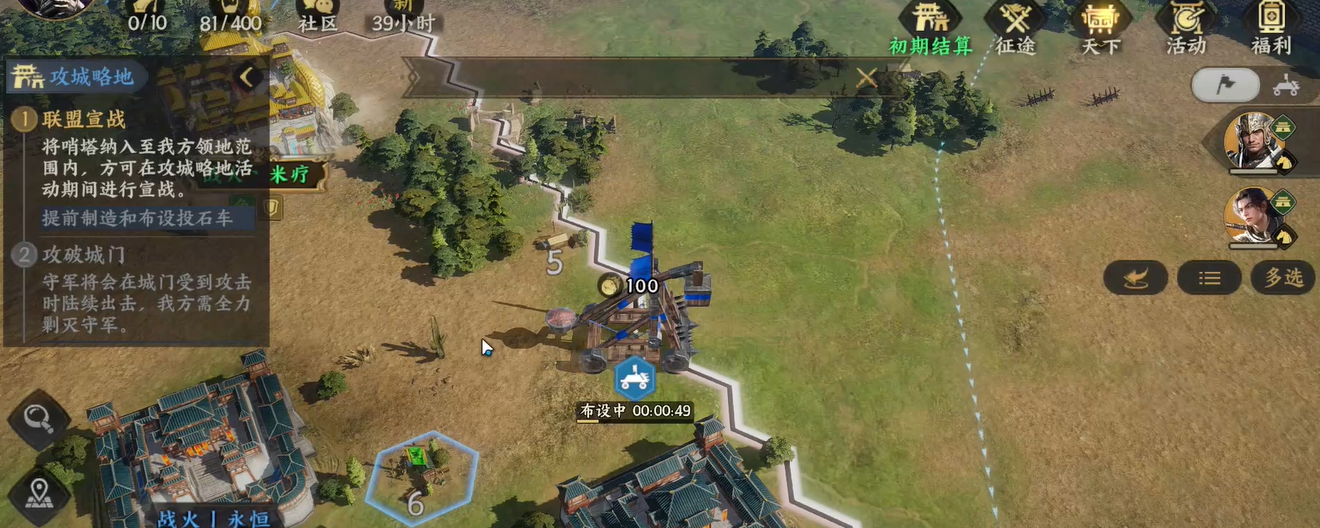
Task: Activate 多选 multi-select mode
Action: pyautogui.click(x=1283, y=277)
